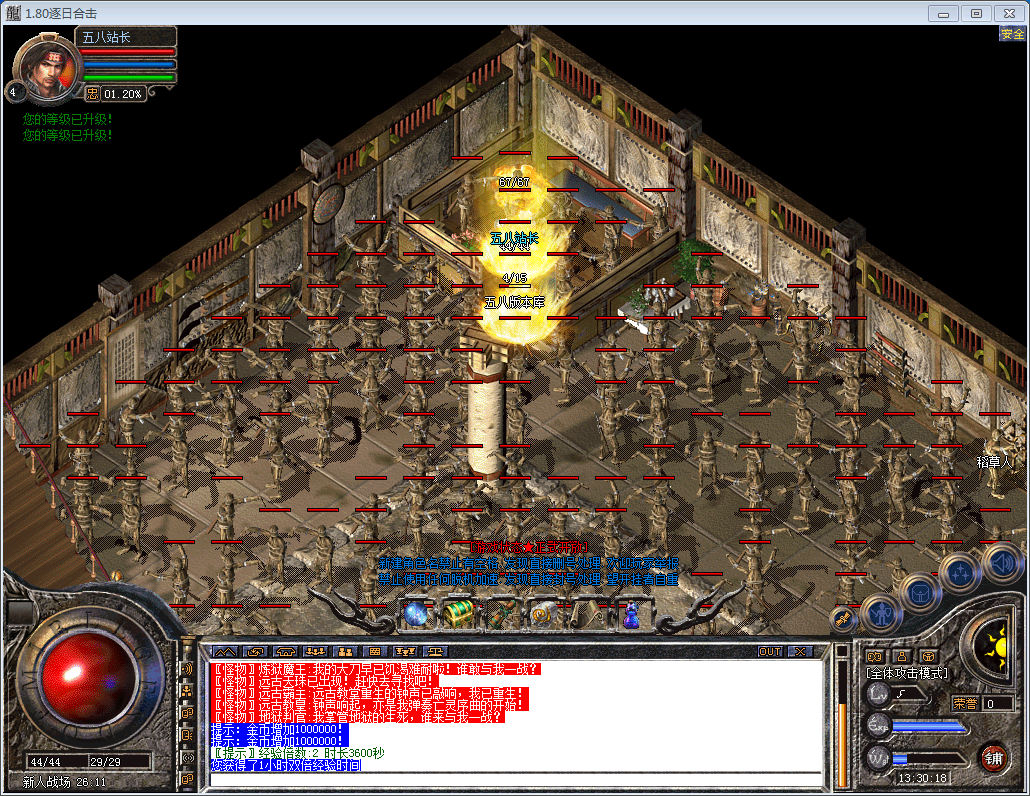Select the white spiral shell belt item

pos(544,614)
